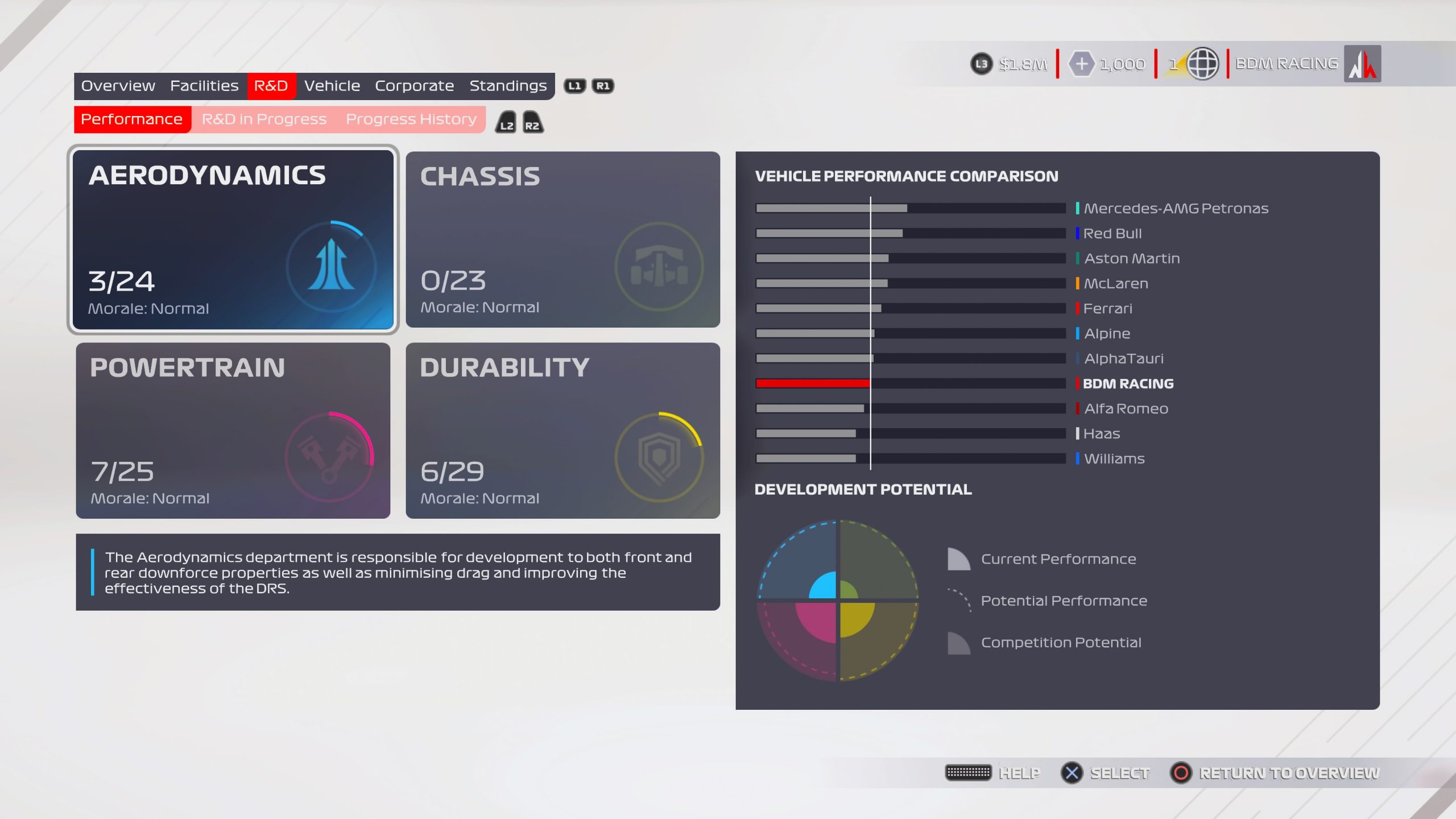Go to the Vehicle tab

click(x=332, y=86)
